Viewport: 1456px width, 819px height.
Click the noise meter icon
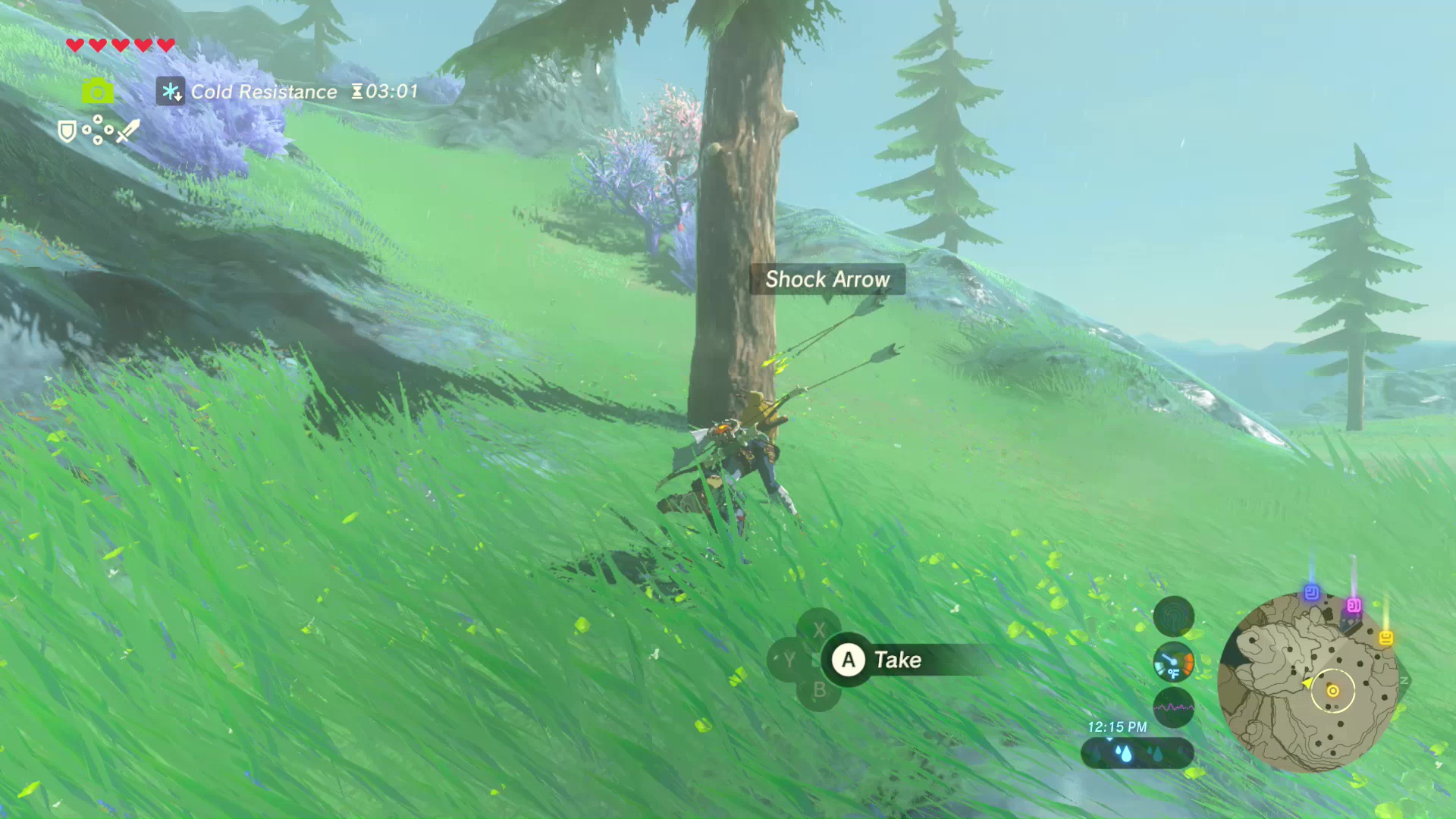point(1173,707)
